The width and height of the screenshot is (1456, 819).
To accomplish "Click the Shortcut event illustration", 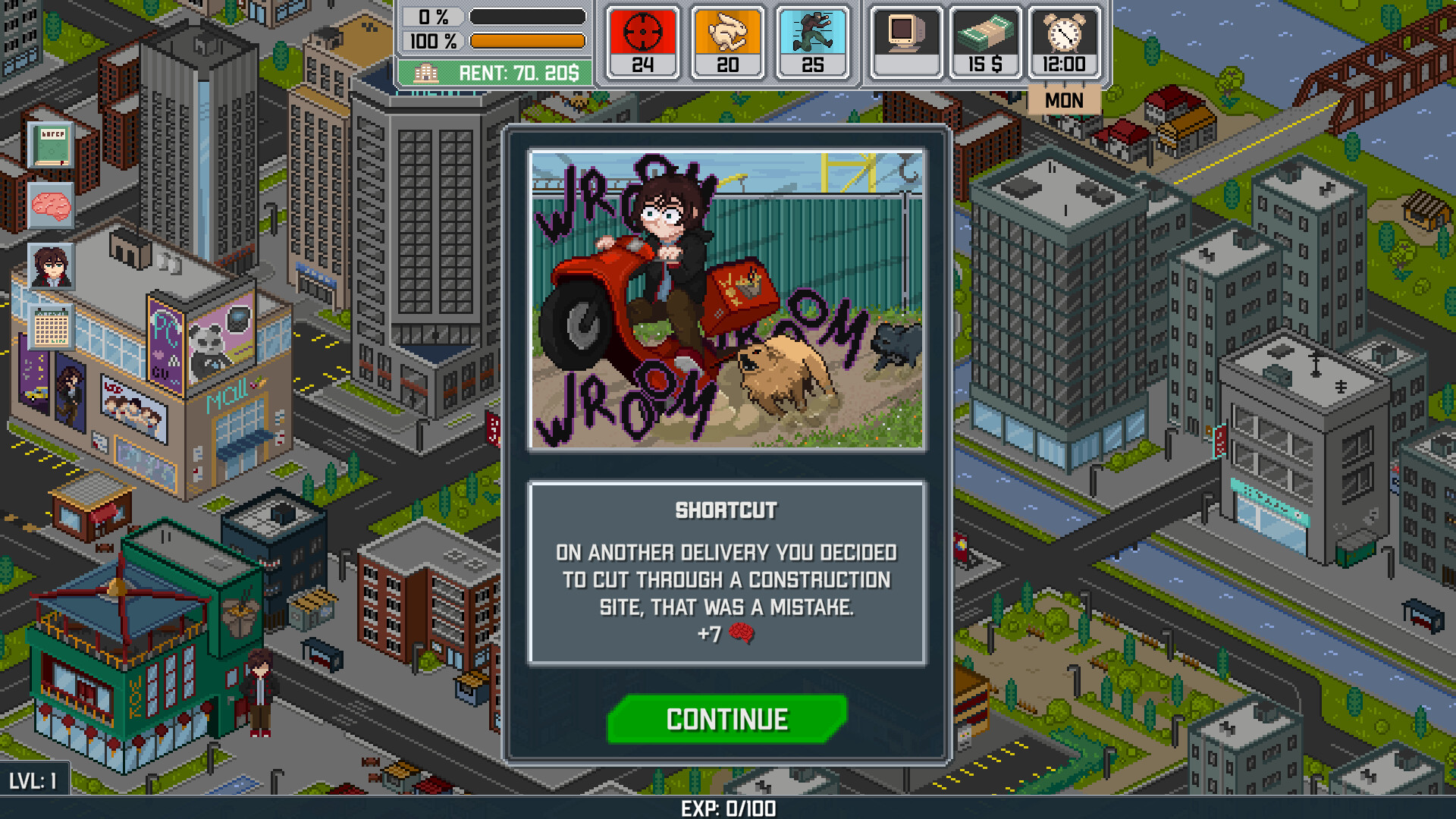I will [x=726, y=301].
